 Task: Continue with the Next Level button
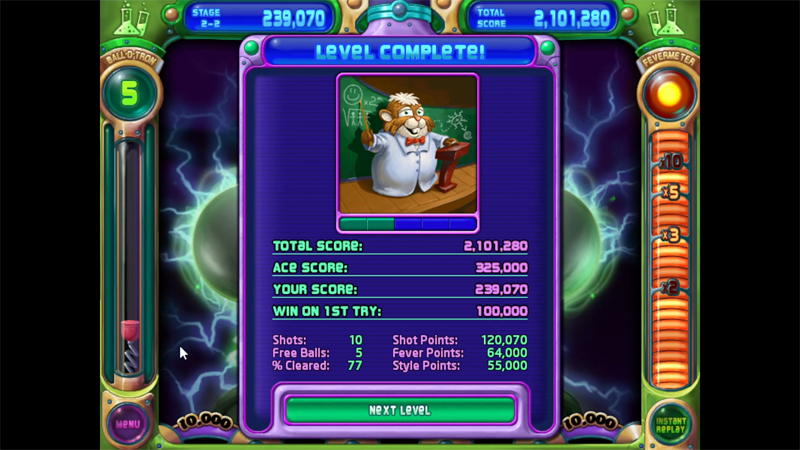coord(400,410)
